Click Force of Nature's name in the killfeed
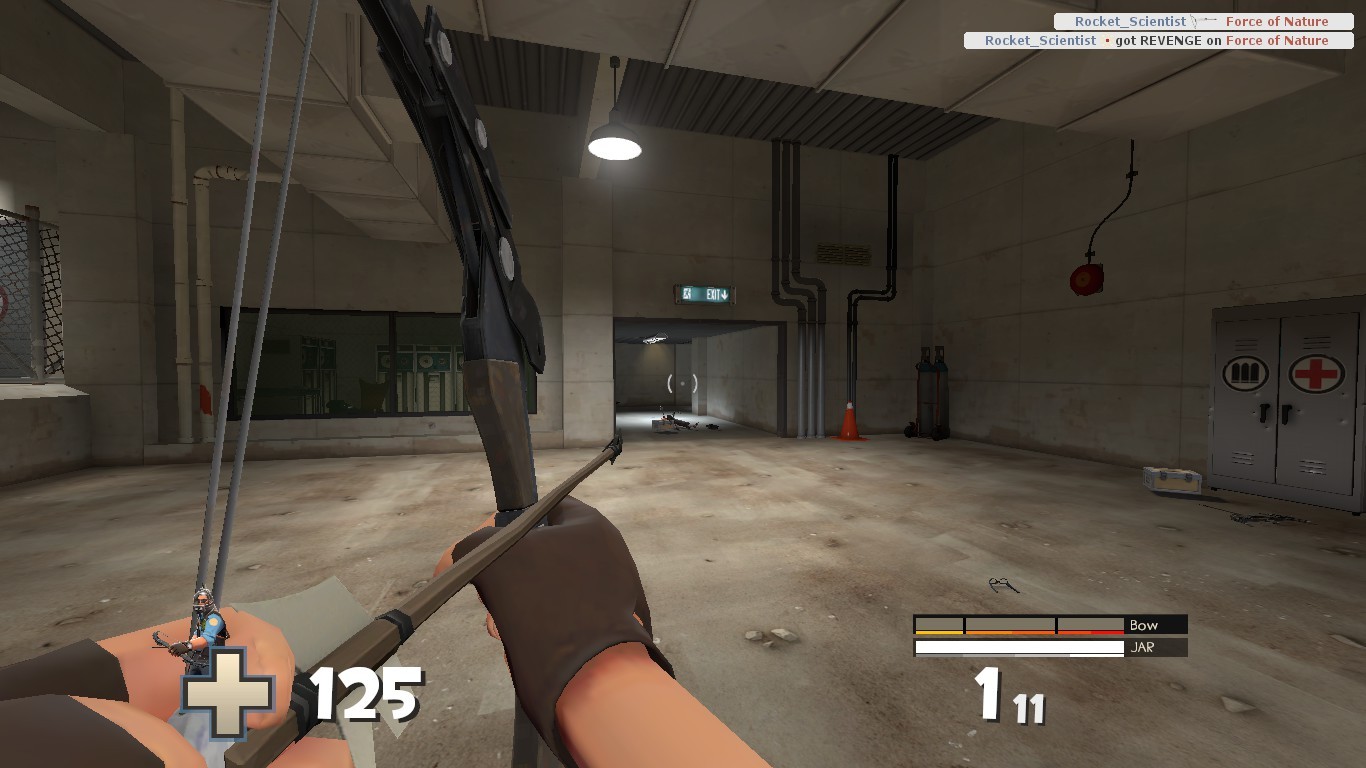 (x=1278, y=20)
